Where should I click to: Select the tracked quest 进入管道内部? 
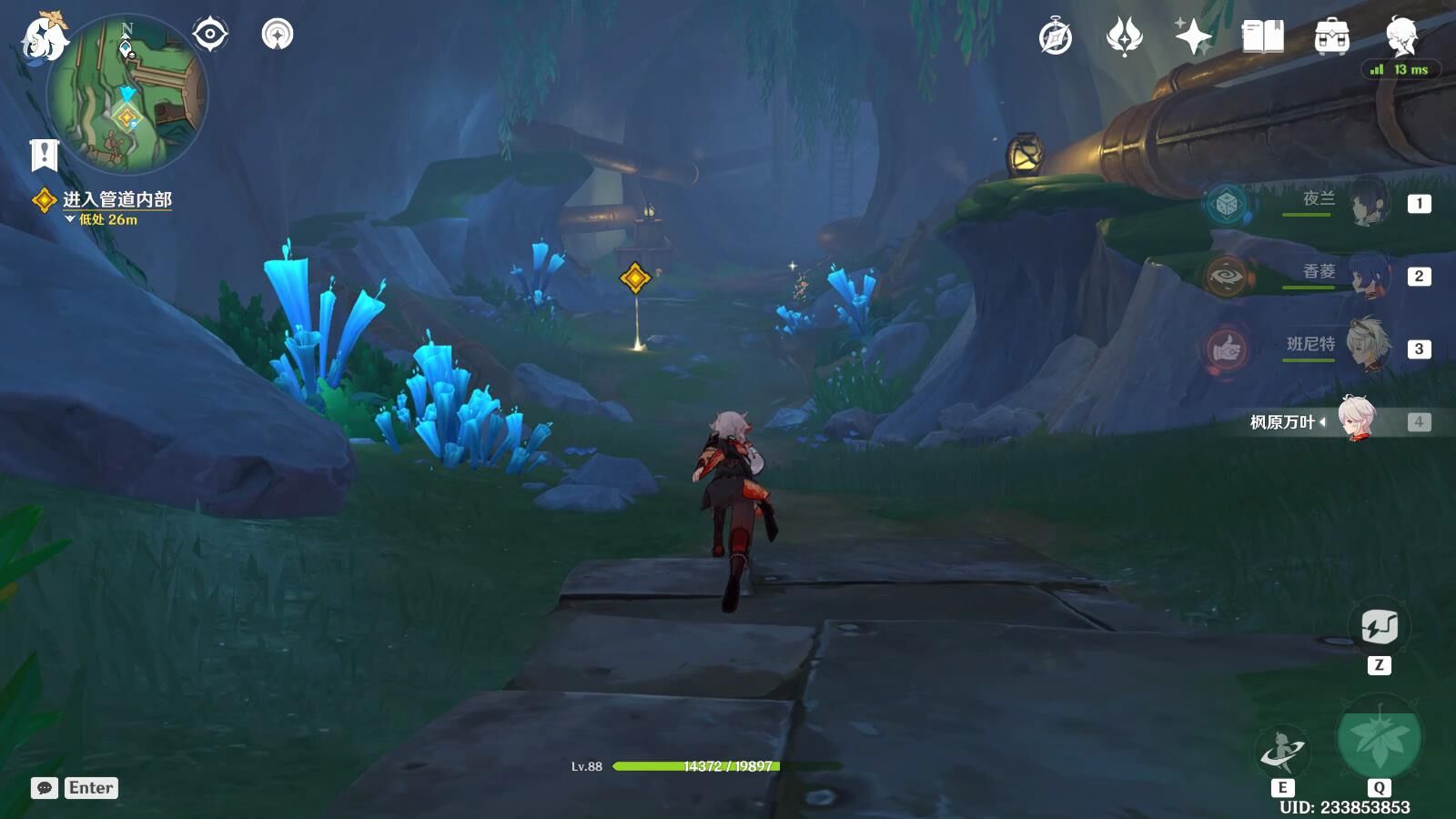coord(116,199)
